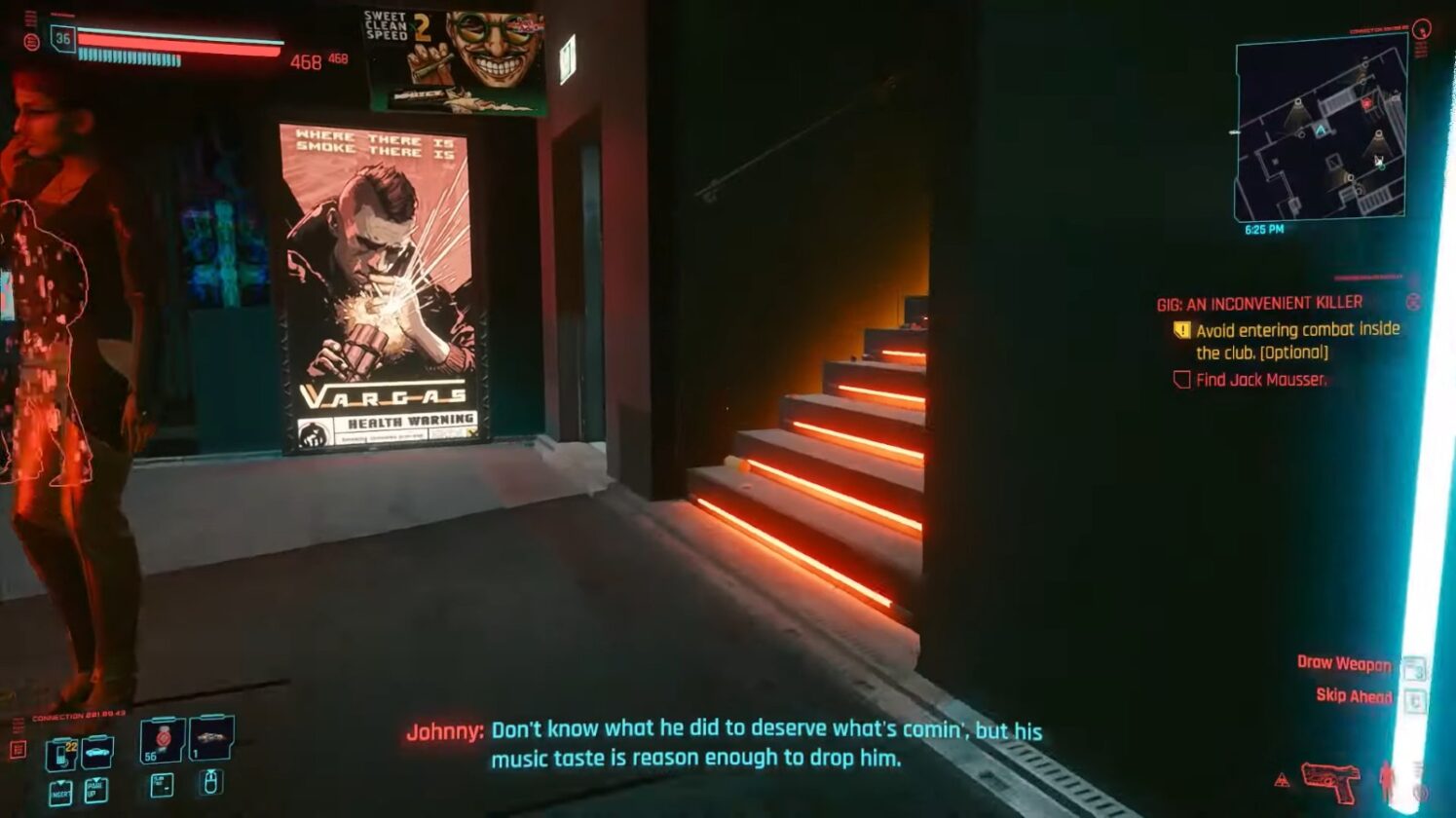
Task: Click the warning triangle near the weapon icon
Action: pyautogui.click(x=1283, y=780)
